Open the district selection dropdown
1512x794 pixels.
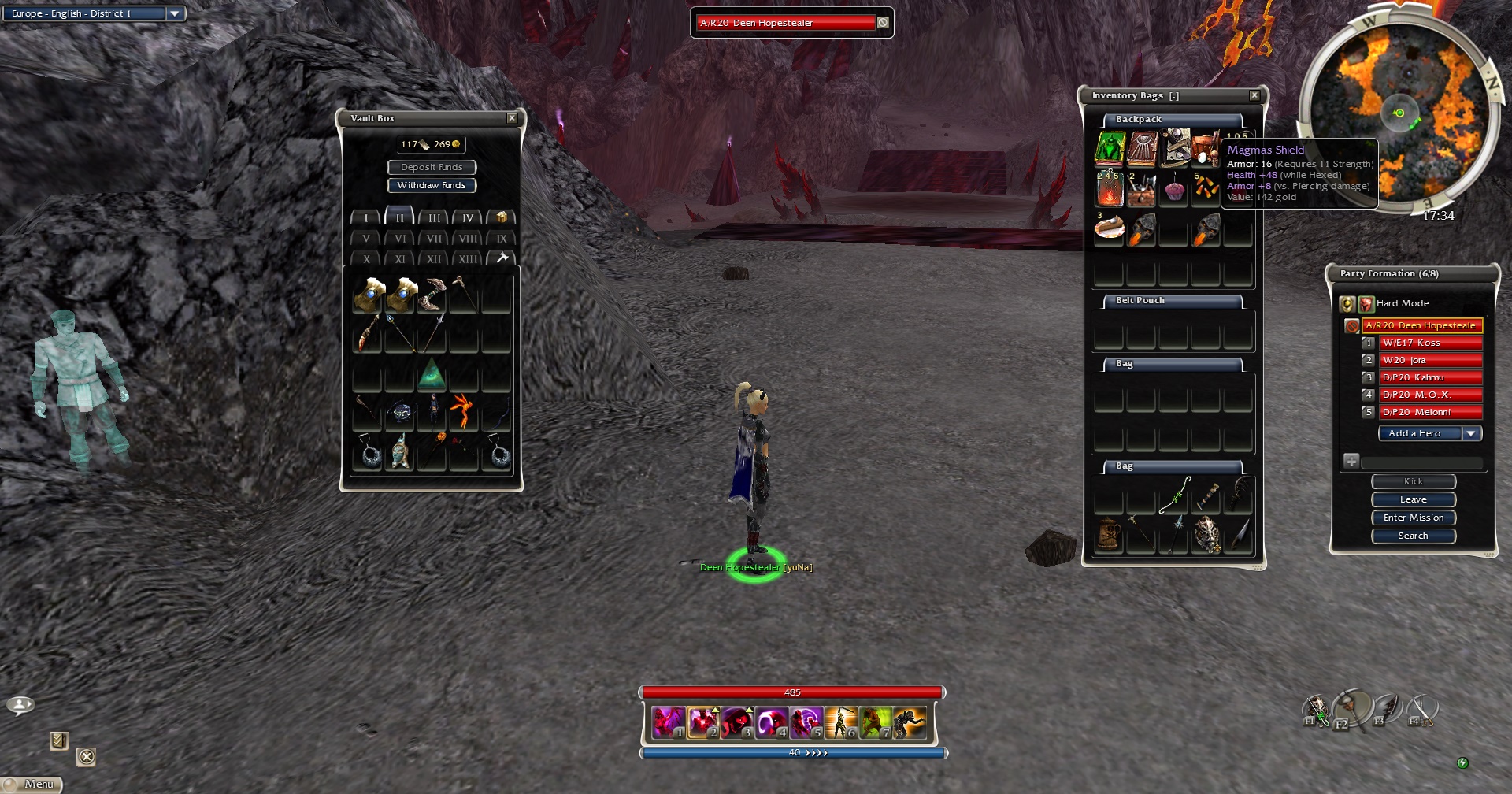[x=175, y=13]
